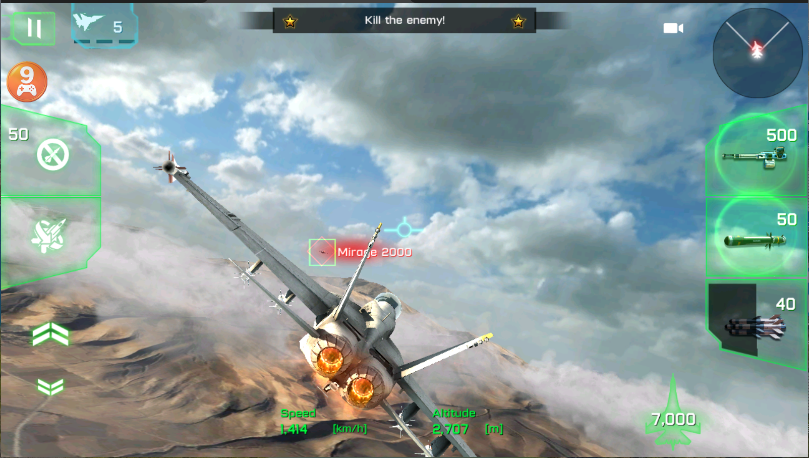Switch the camera view
This screenshot has width=809, height=458.
coord(673,28)
